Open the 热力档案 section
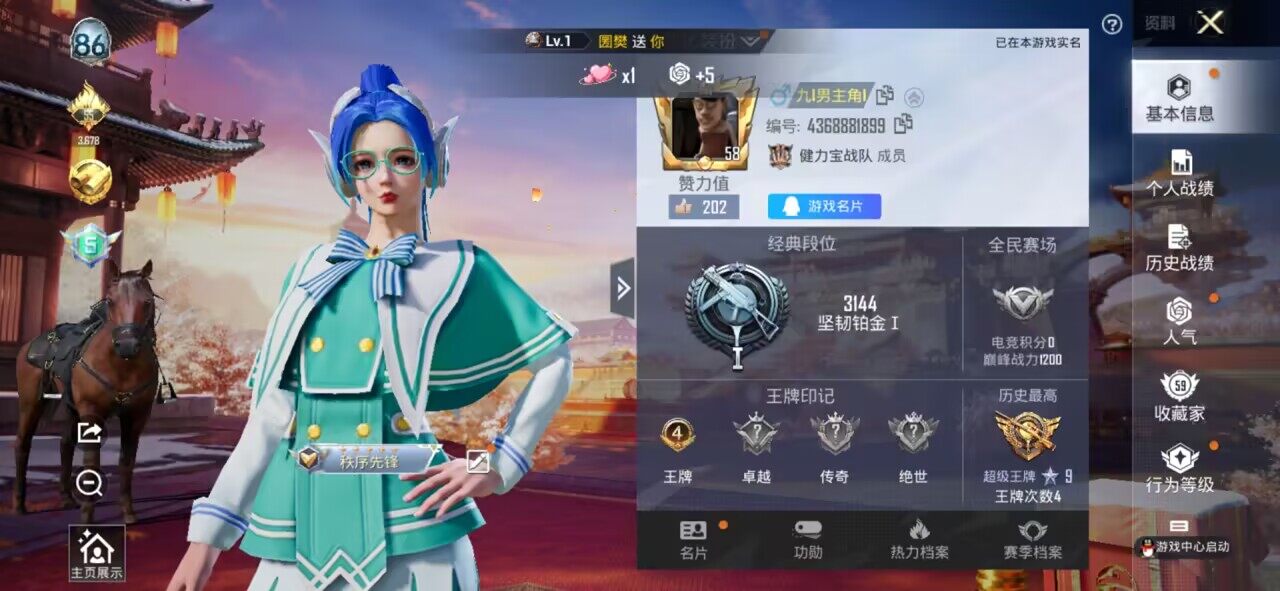The image size is (1280, 591). tap(919, 540)
